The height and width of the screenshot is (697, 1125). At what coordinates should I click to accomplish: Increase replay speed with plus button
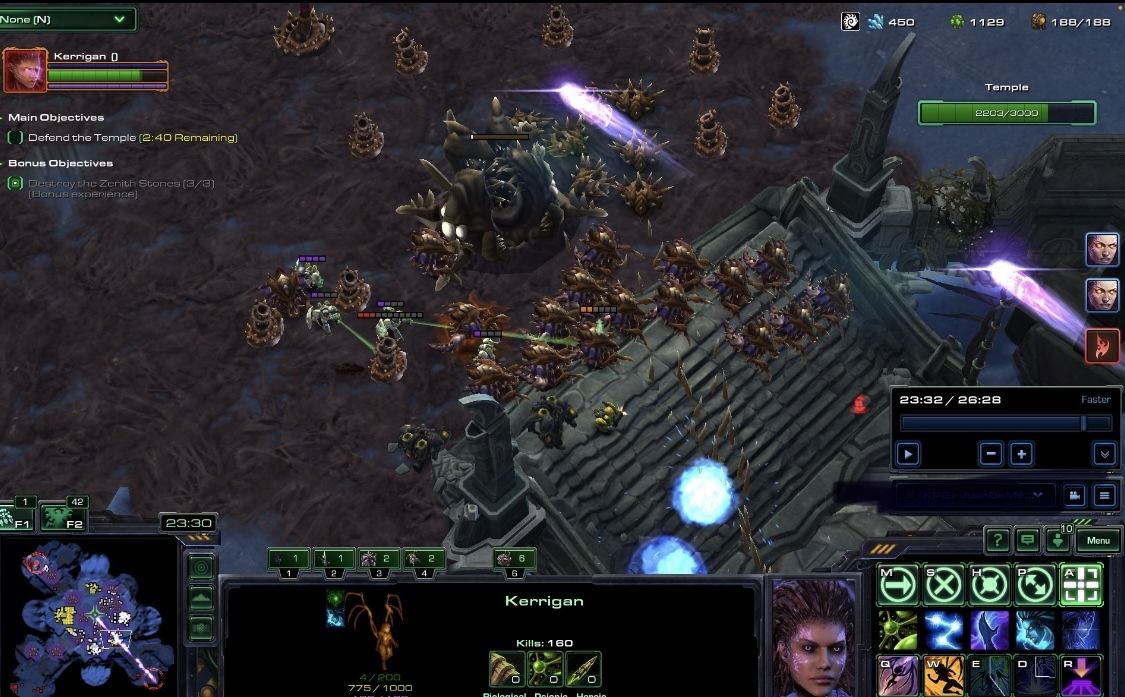point(1021,454)
